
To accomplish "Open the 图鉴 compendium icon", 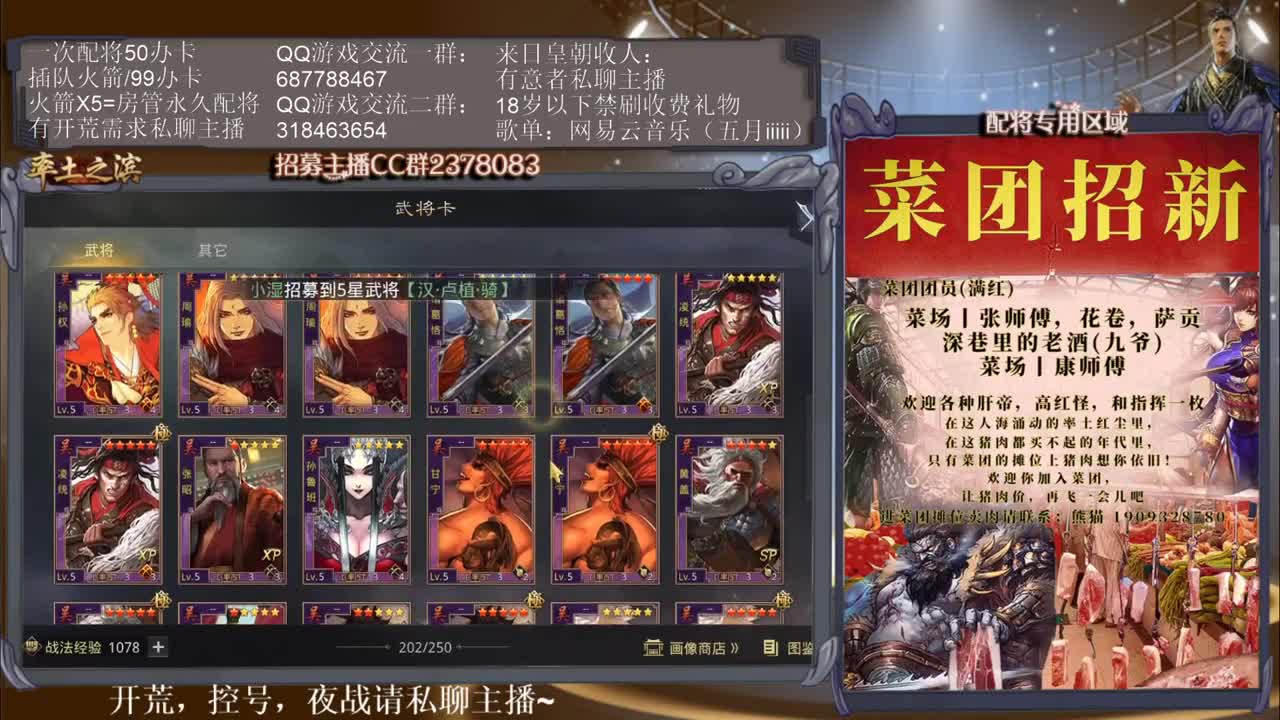I will (767, 649).
